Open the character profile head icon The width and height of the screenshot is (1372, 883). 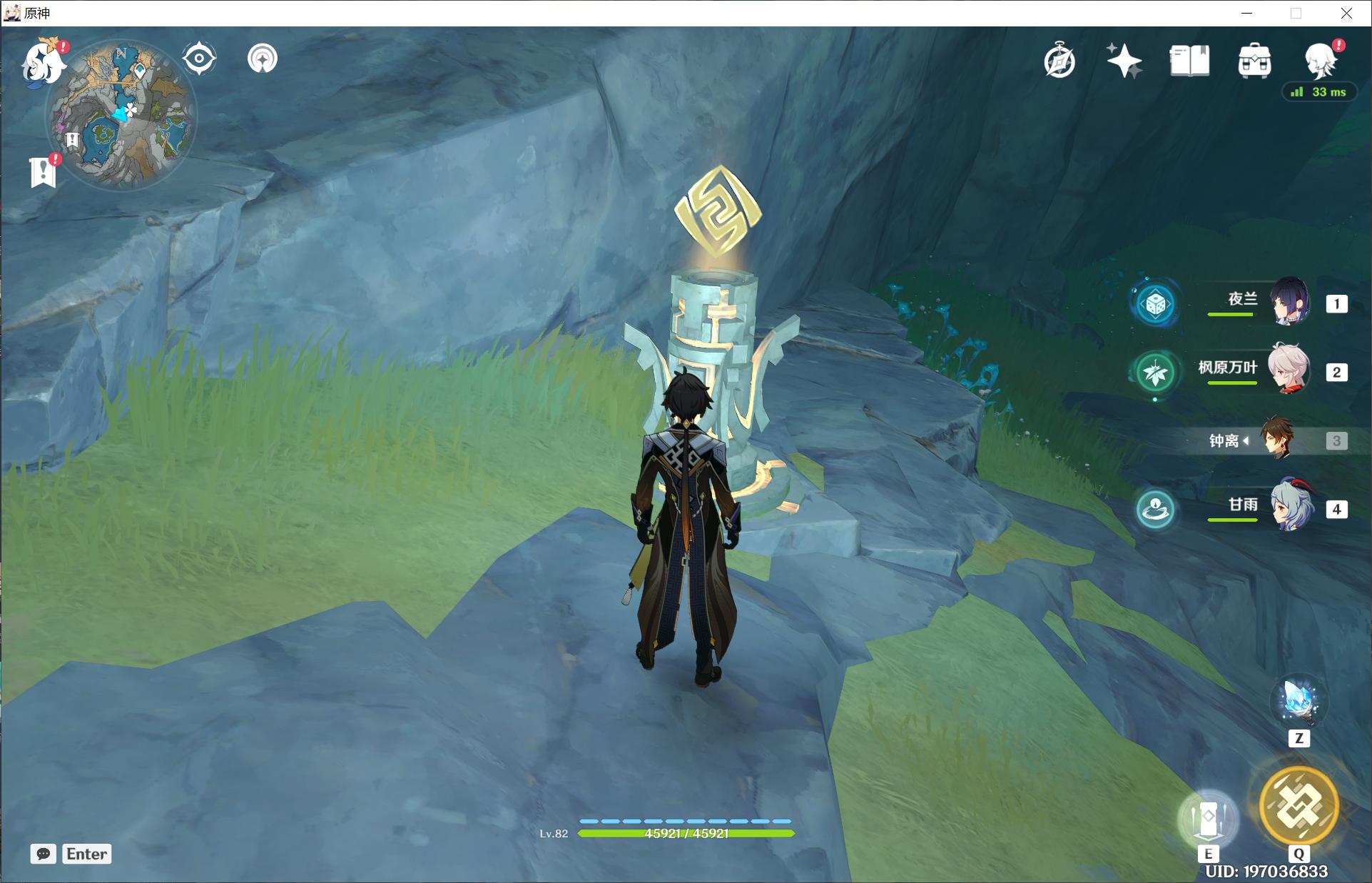coord(1320,61)
